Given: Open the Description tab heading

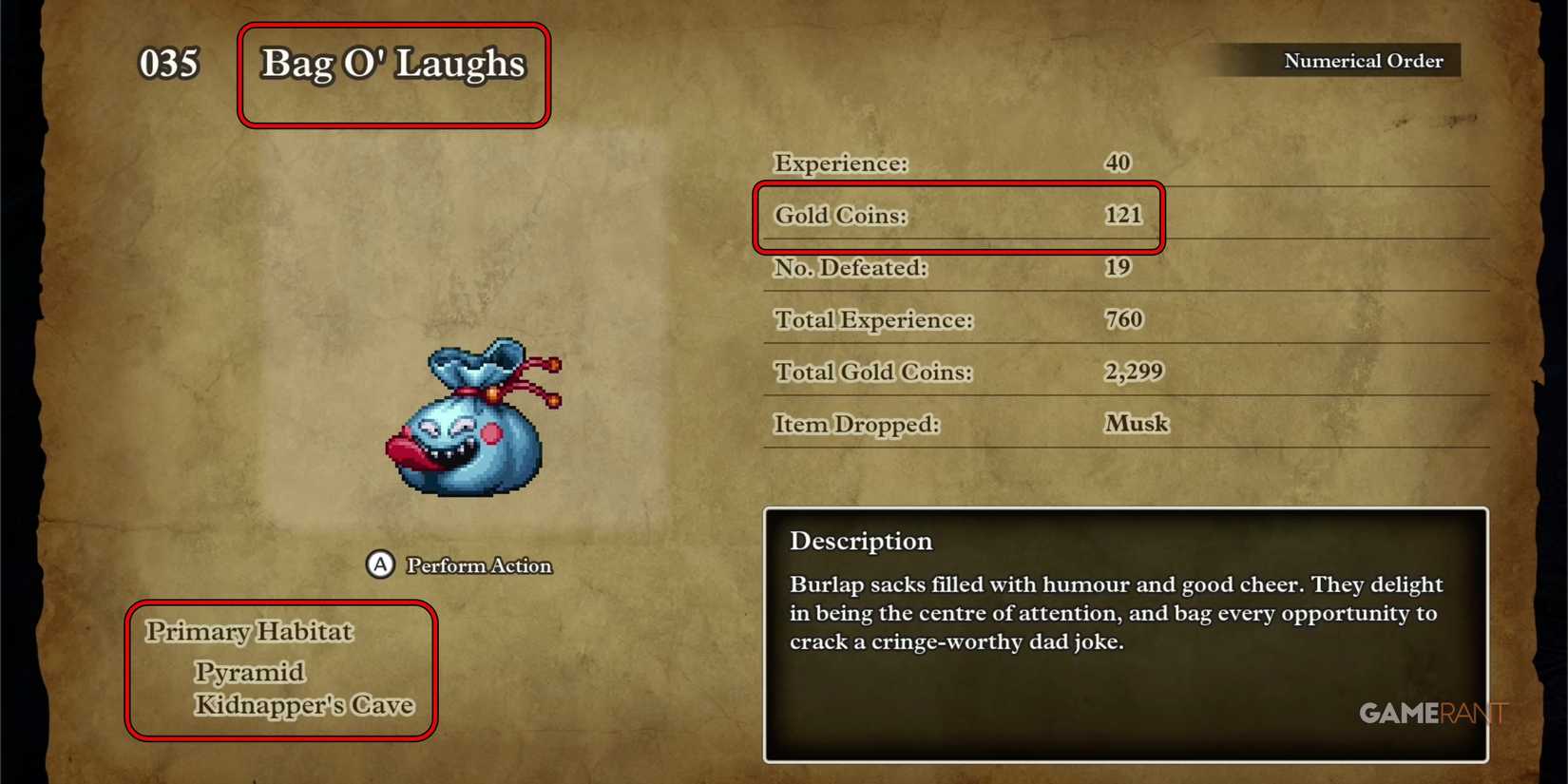Looking at the screenshot, I should (x=860, y=541).
